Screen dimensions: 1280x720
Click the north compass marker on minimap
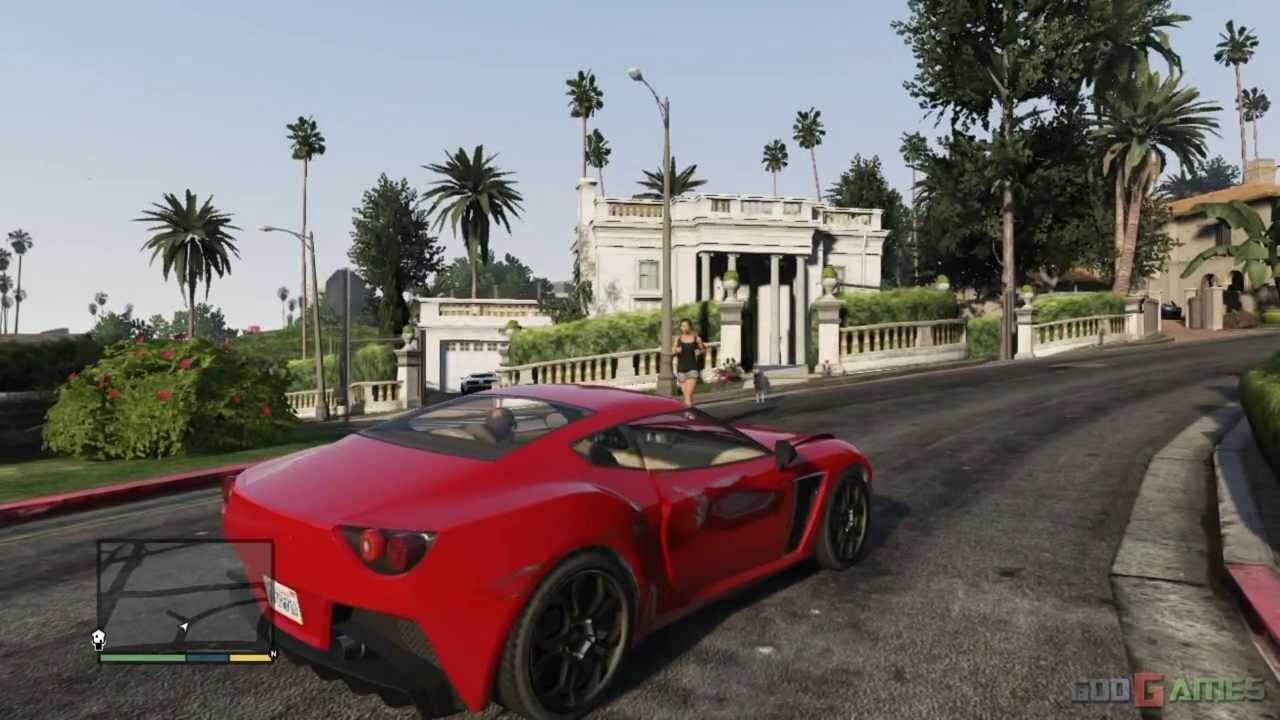point(273,653)
